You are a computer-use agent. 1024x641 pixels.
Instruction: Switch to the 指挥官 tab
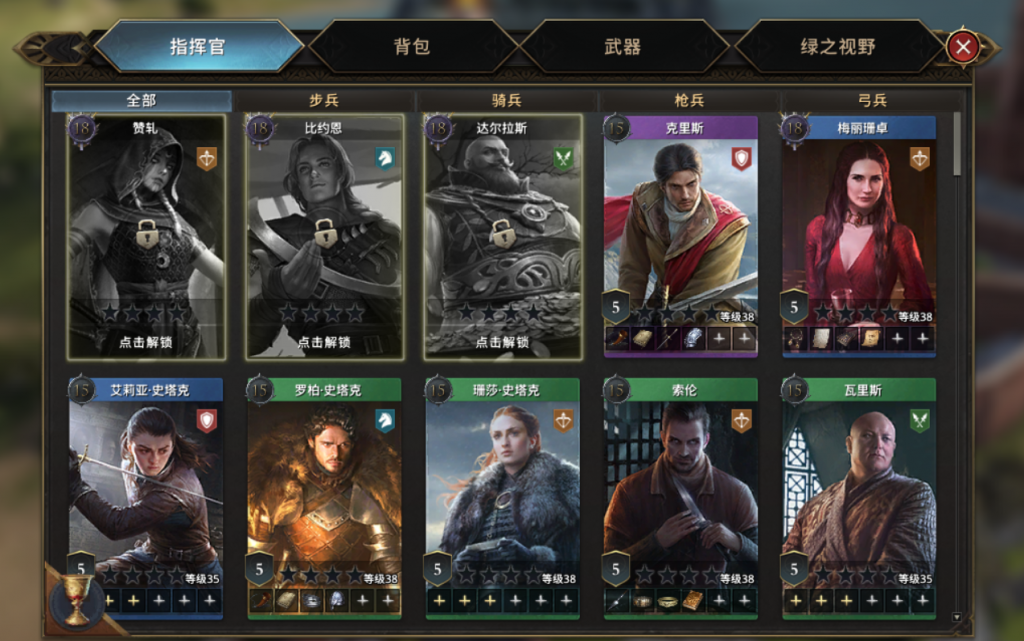198,47
